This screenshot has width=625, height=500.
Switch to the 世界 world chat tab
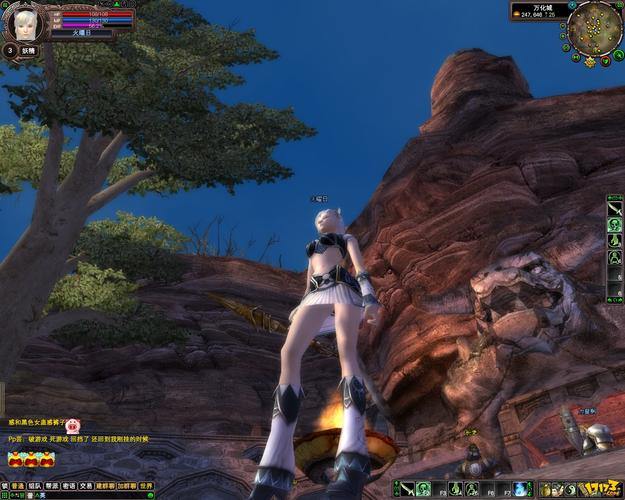tap(146, 485)
